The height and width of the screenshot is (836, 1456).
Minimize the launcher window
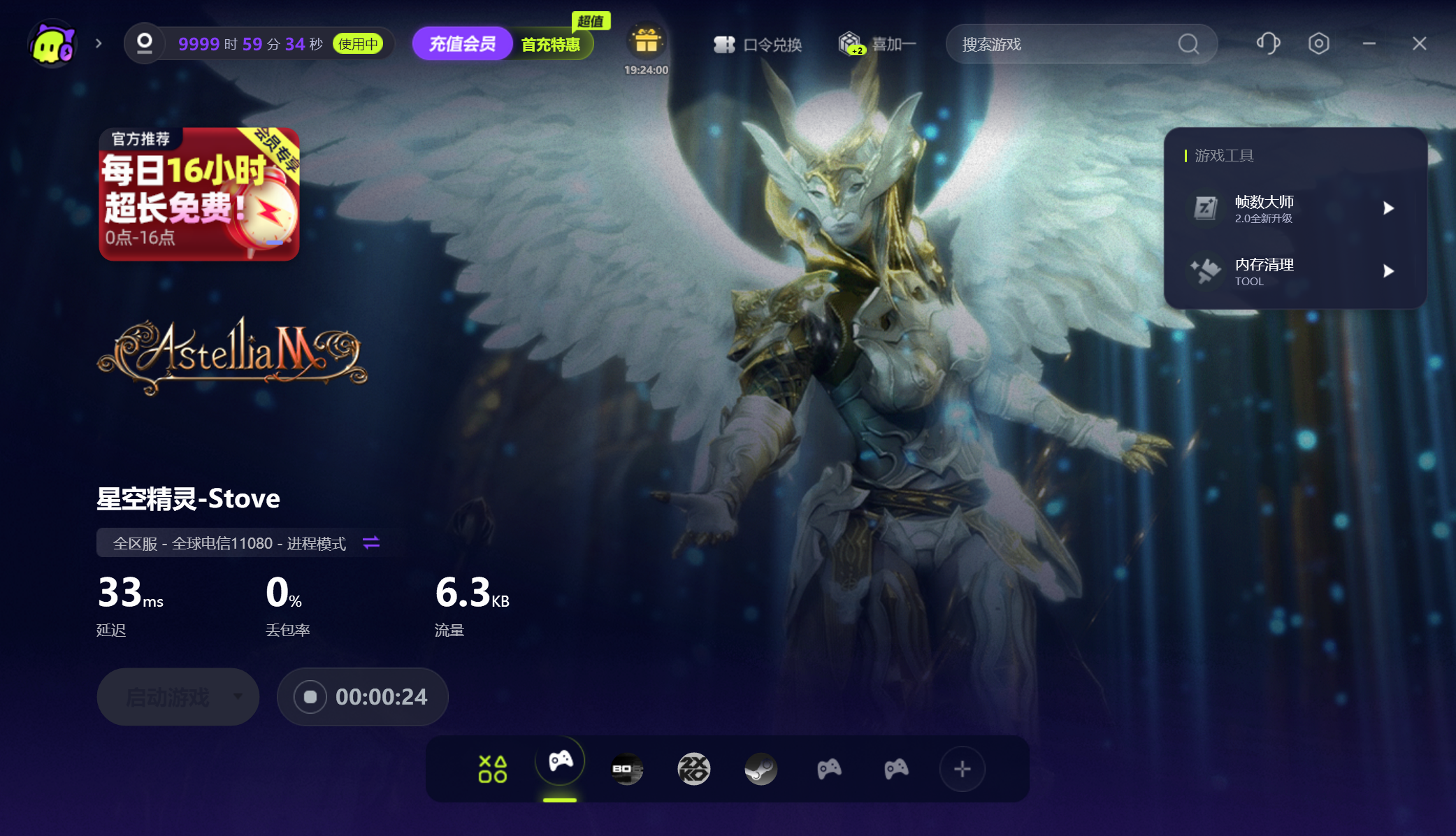[1369, 43]
